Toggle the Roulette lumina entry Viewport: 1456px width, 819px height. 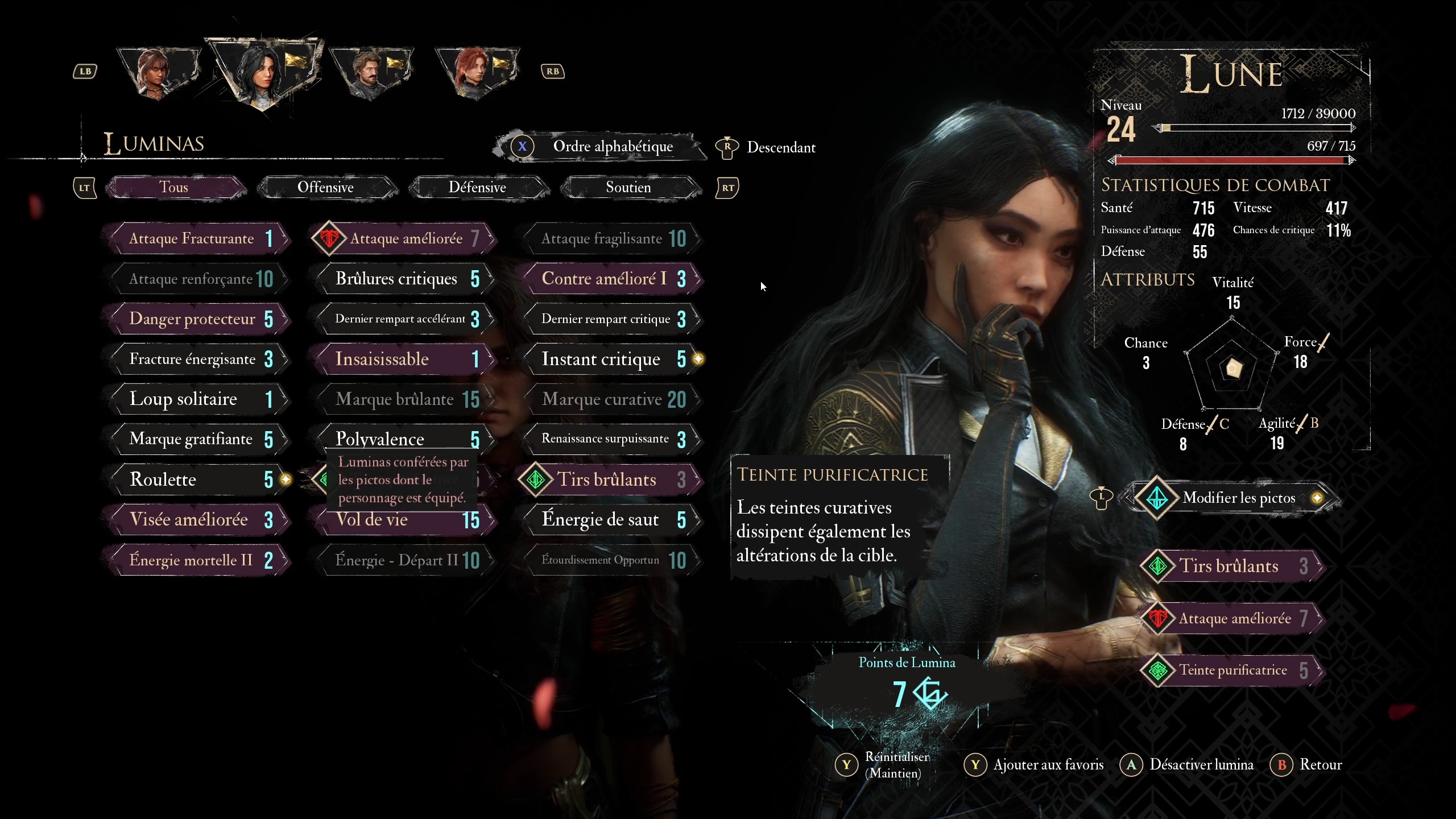(196, 479)
